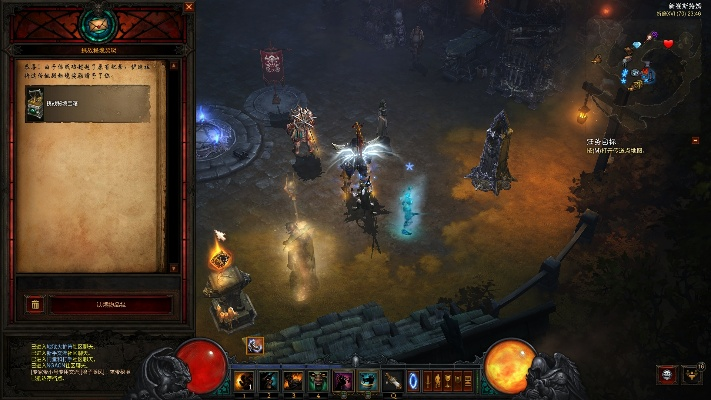Open the red skull icon menu
This screenshot has width=711, height=400.
(666, 375)
